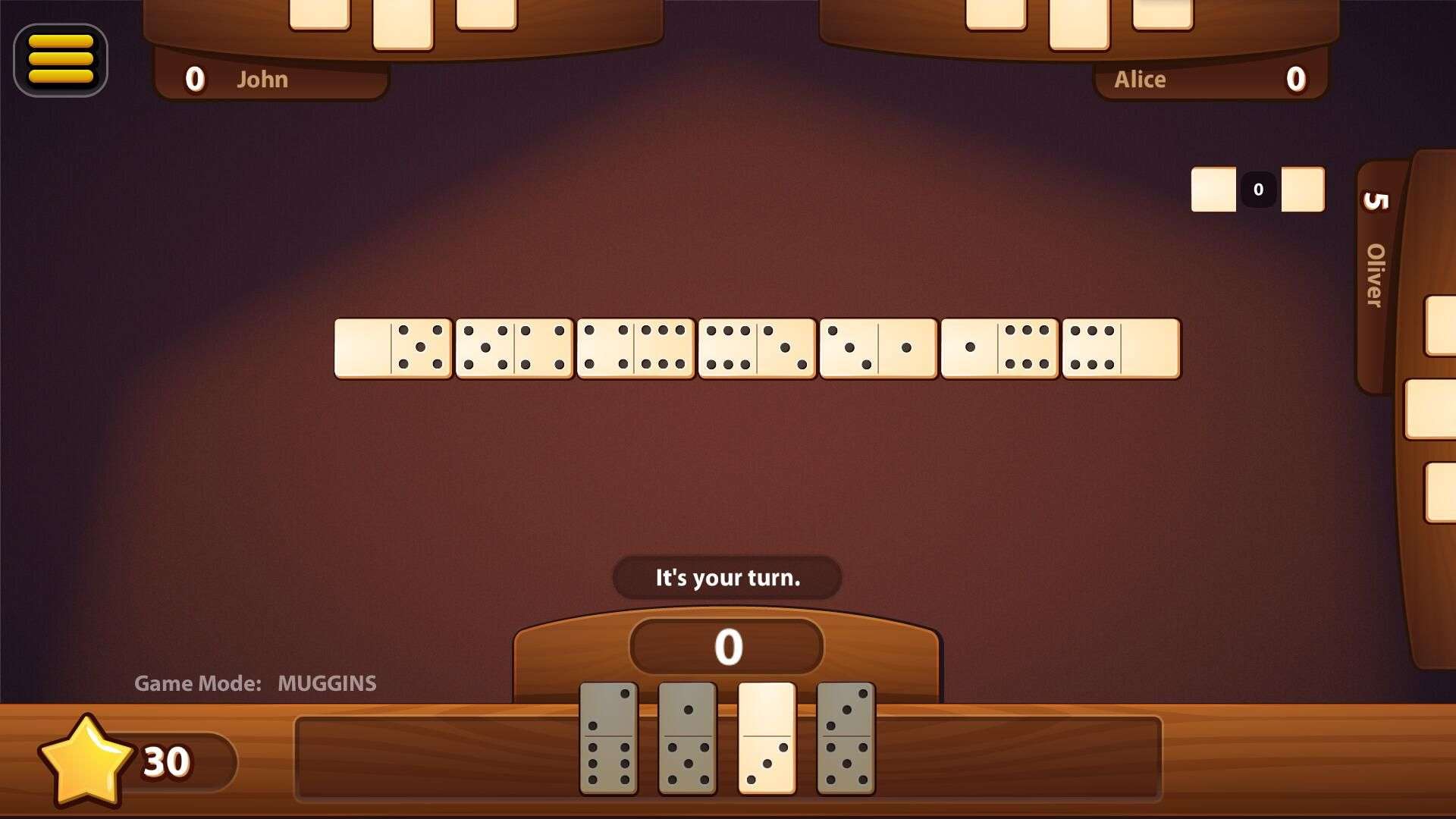Choose the one-five domino in your hand

coord(687,738)
